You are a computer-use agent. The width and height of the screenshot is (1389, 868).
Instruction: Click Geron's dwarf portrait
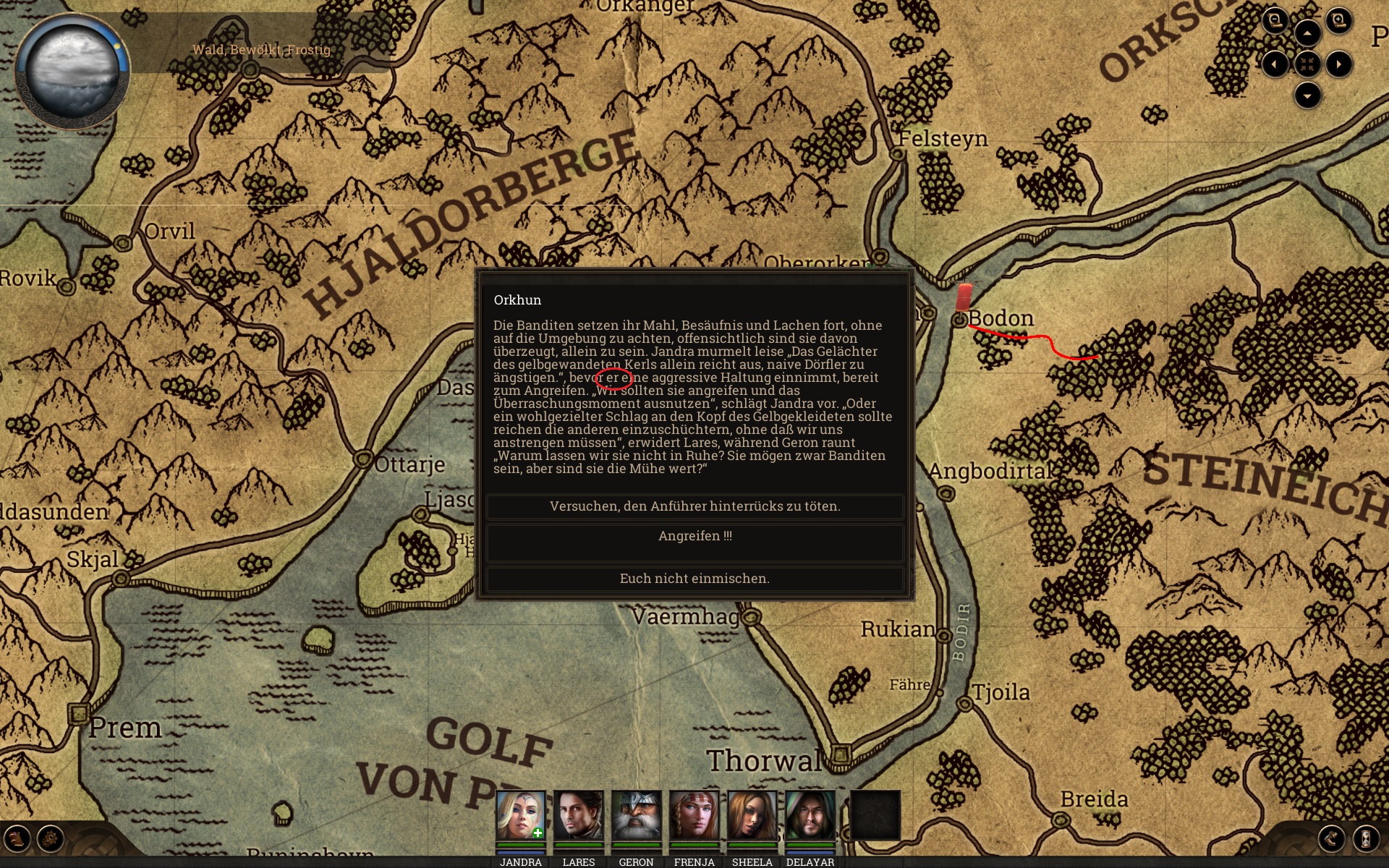tap(636, 815)
